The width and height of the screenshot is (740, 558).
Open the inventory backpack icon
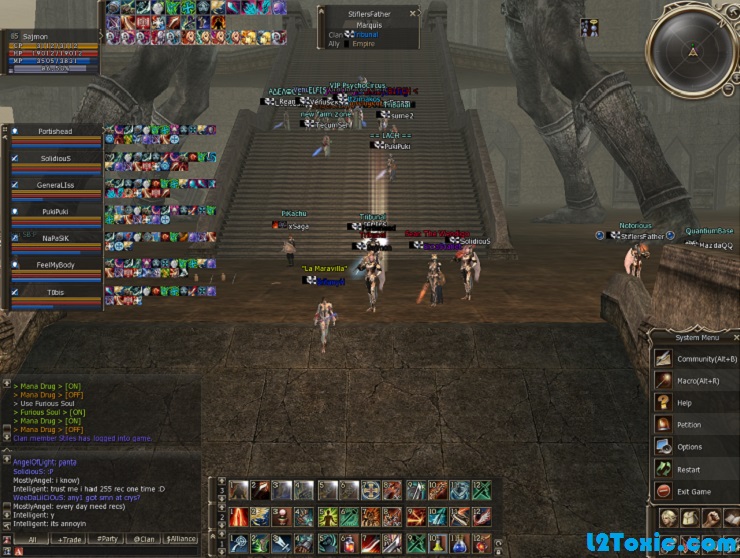point(690,517)
